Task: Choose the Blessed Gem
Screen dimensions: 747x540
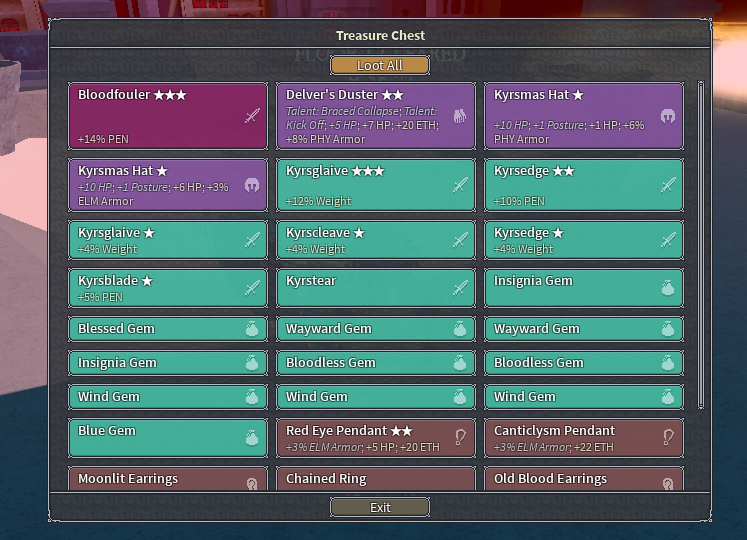Action: [x=168, y=329]
